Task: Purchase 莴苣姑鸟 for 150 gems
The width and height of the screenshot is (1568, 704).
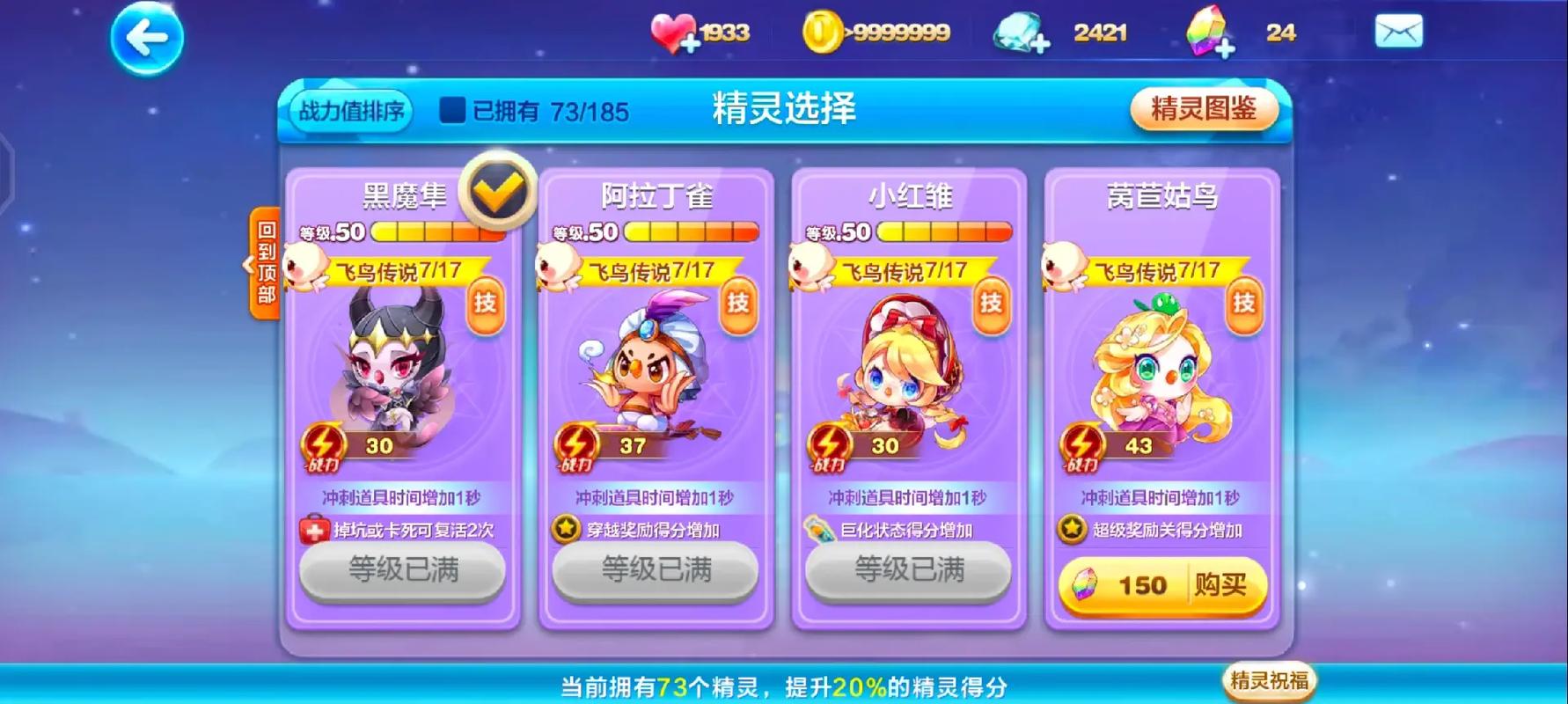Action: tap(1161, 585)
